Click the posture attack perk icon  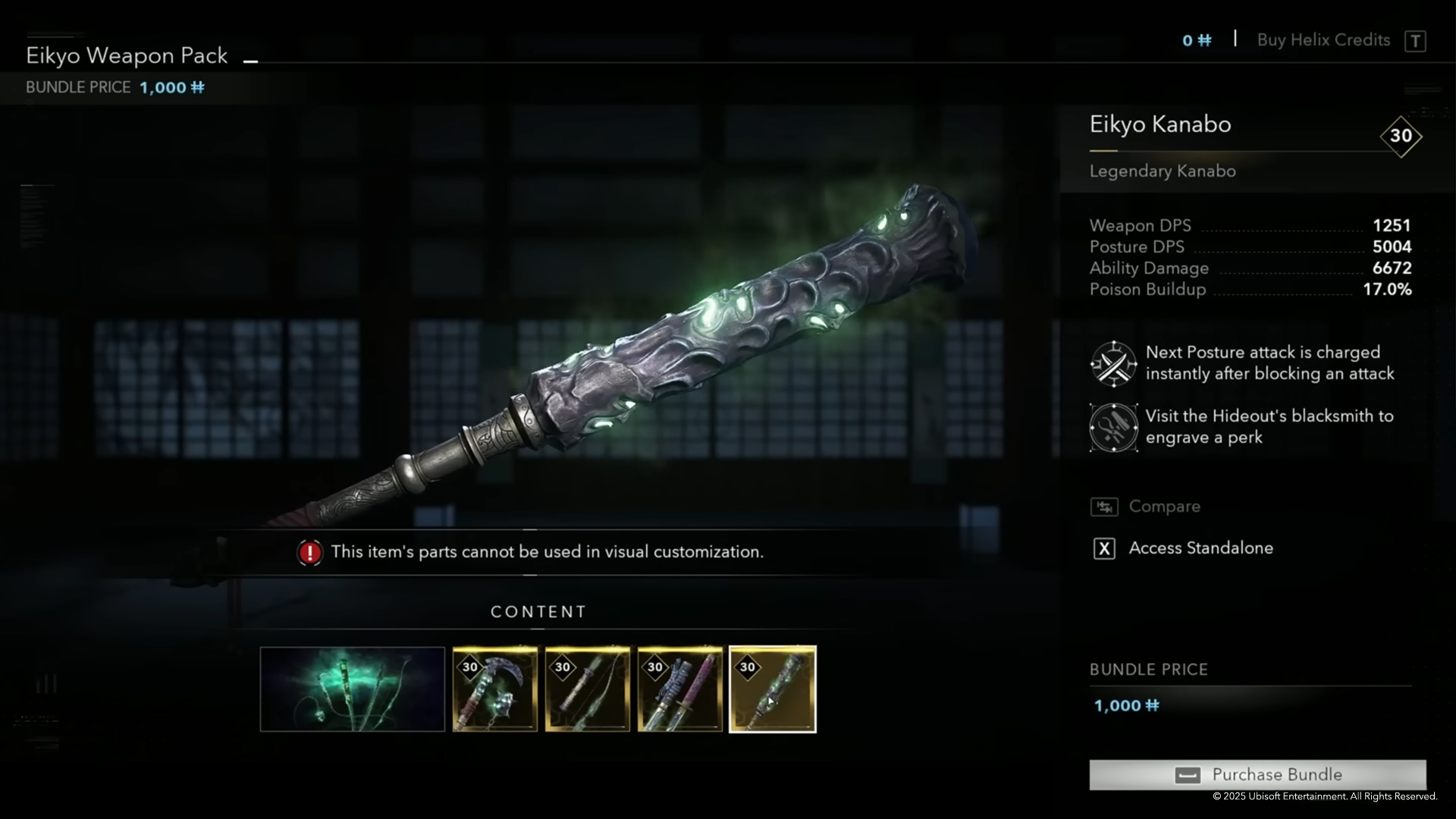pyautogui.click(x=1113, y=364)
